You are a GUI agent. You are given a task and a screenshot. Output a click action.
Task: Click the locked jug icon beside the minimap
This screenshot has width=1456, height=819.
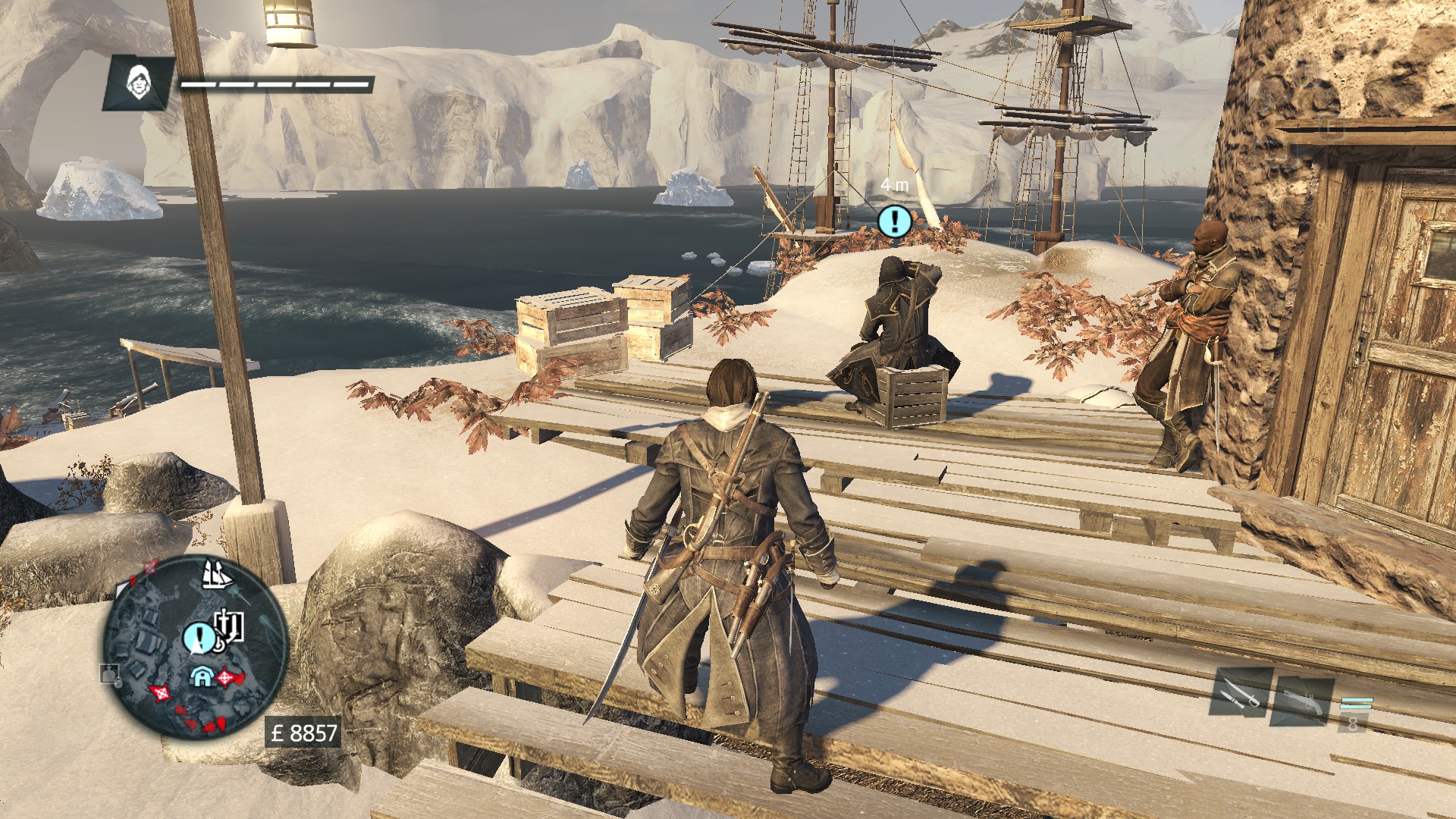pyautogui.click(x=108, y=673)
